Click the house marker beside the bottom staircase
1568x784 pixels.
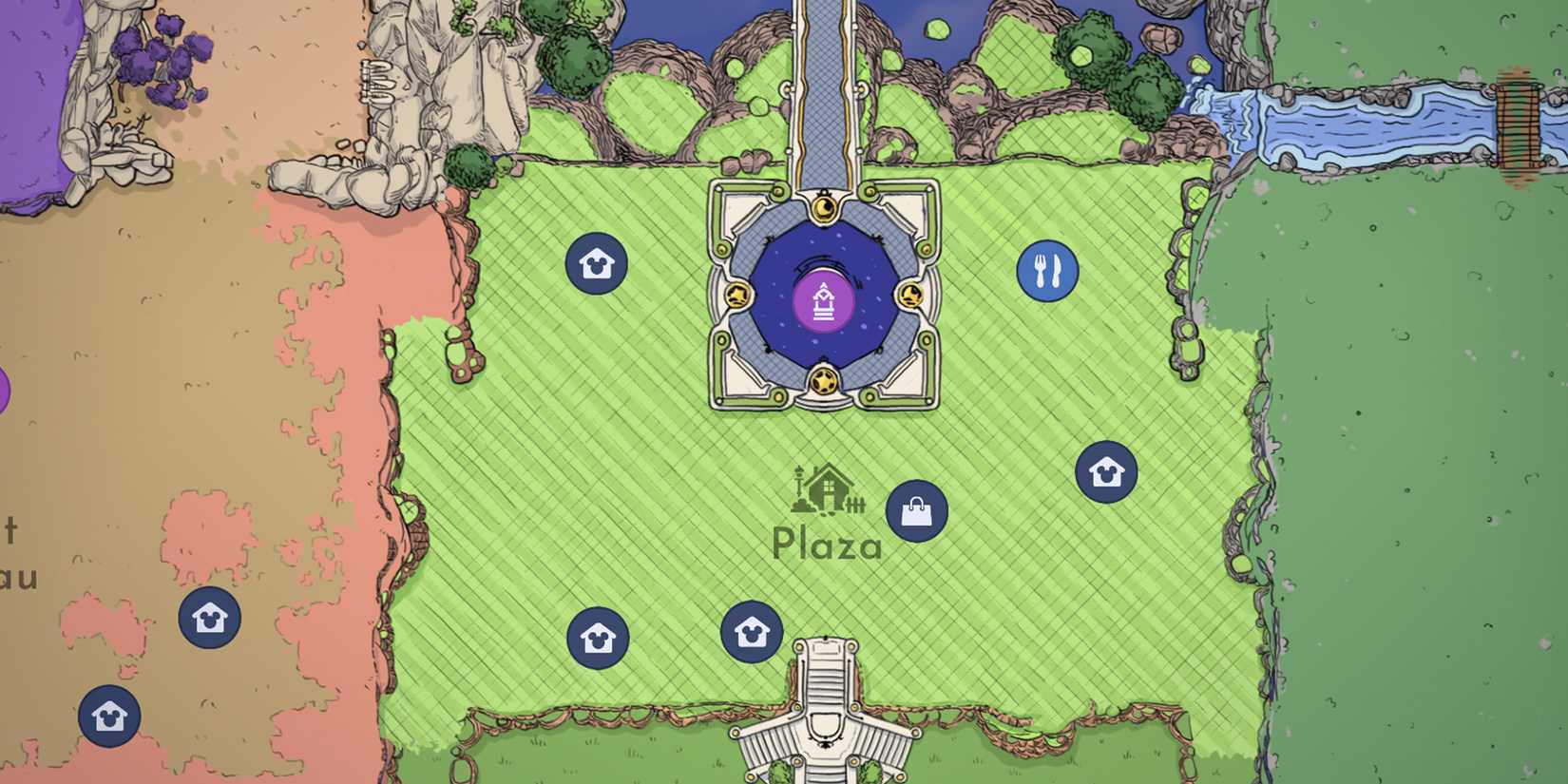click(751, 630)
